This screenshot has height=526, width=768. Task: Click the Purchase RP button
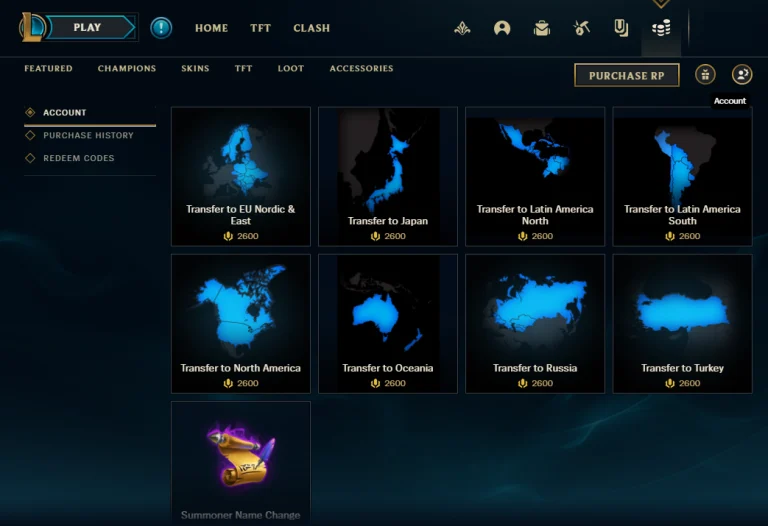click(626, 75)
